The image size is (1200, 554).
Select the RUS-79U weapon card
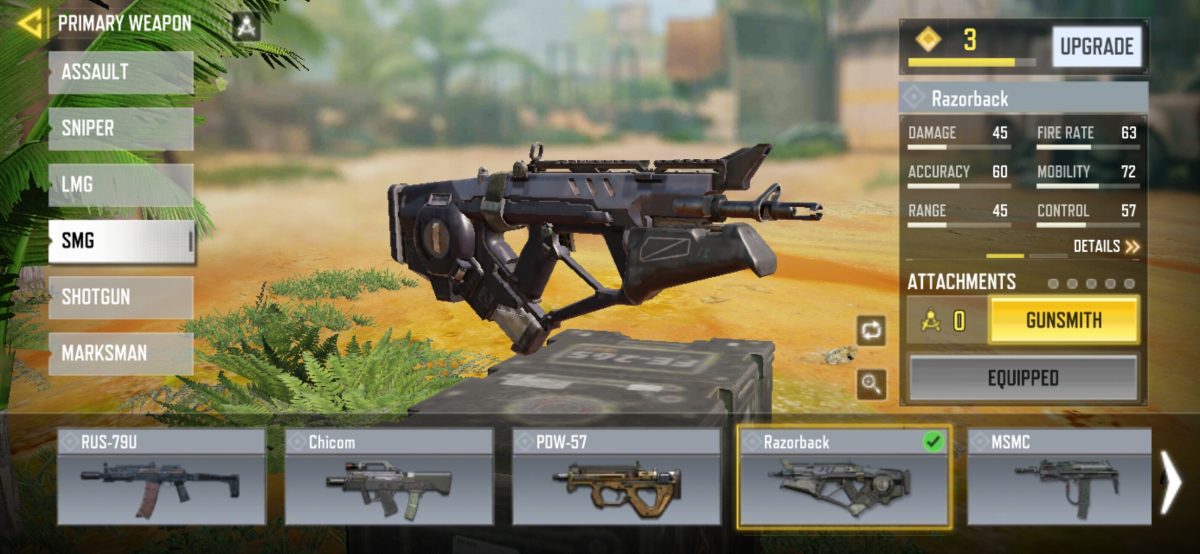coord(161,477)
